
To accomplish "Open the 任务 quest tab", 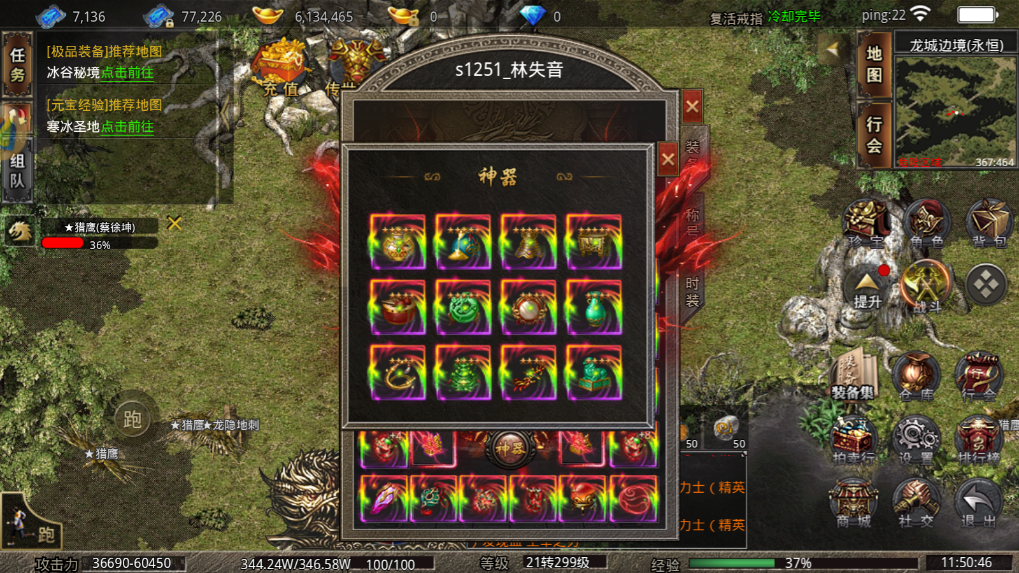I will coord(17,63).
